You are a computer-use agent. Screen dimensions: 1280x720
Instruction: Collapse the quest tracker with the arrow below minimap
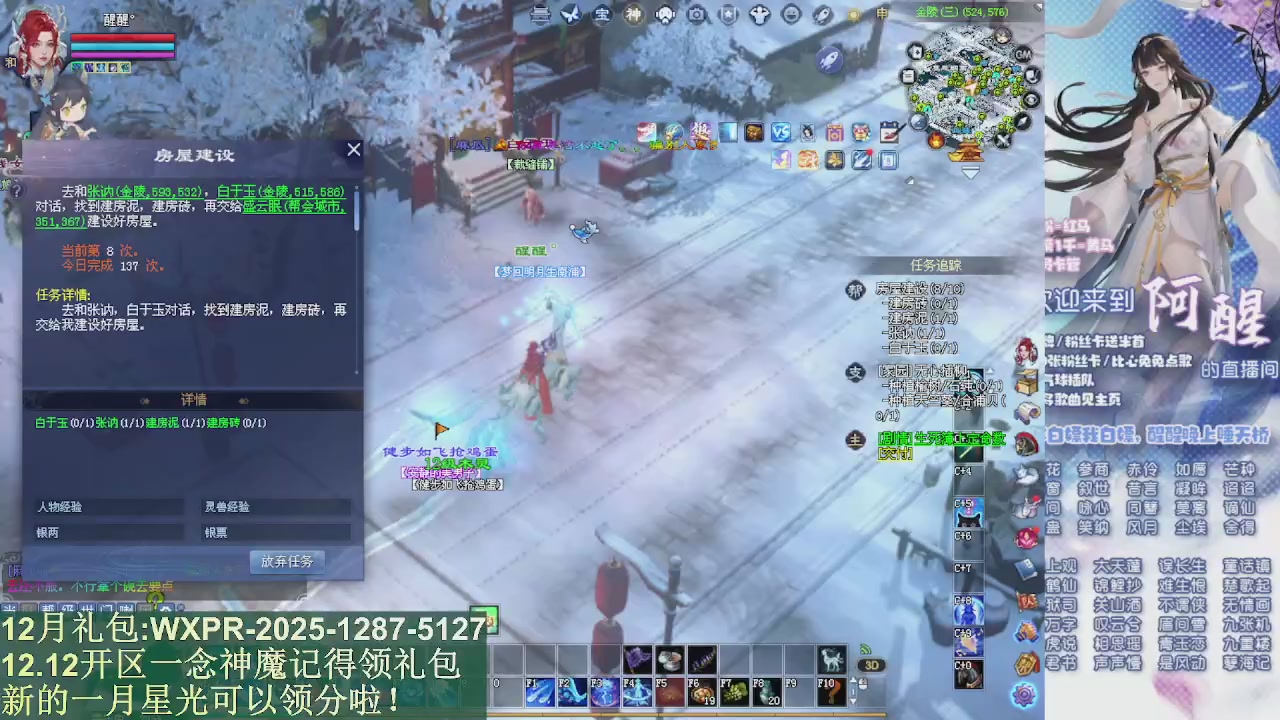click(969, 172)
